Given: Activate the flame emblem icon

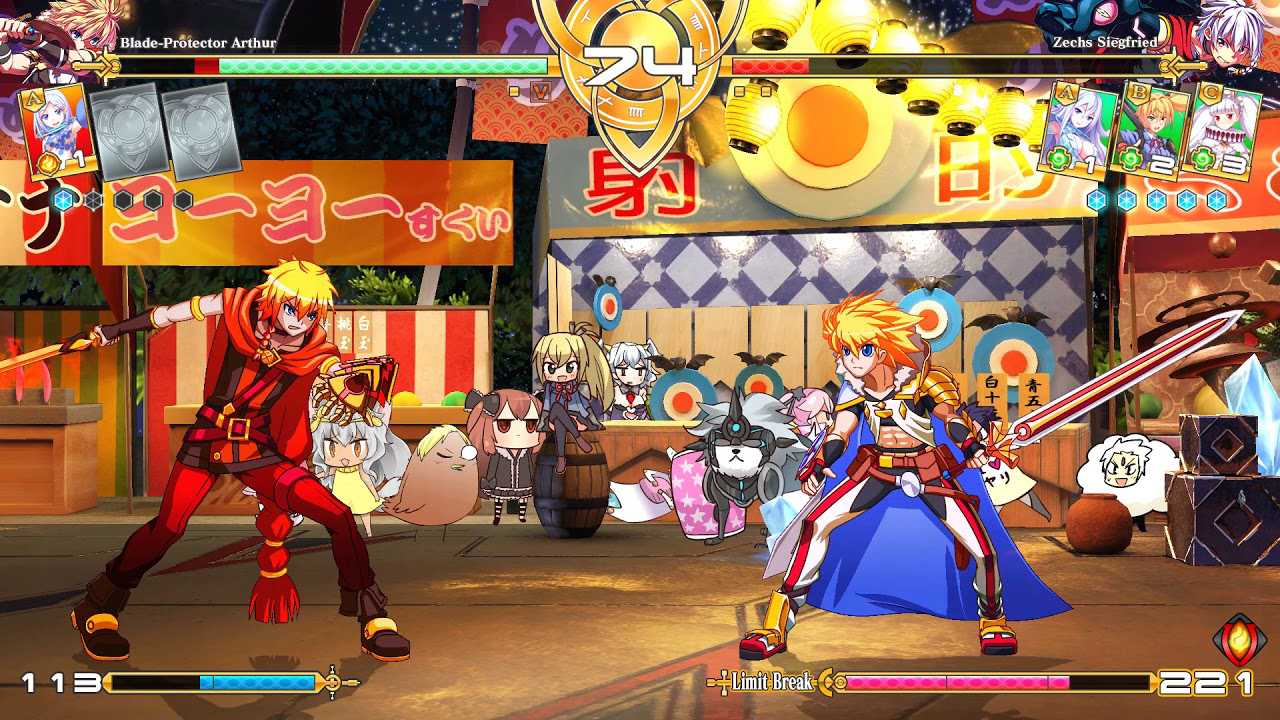Looking at the screenshot, I should 1239,641.
